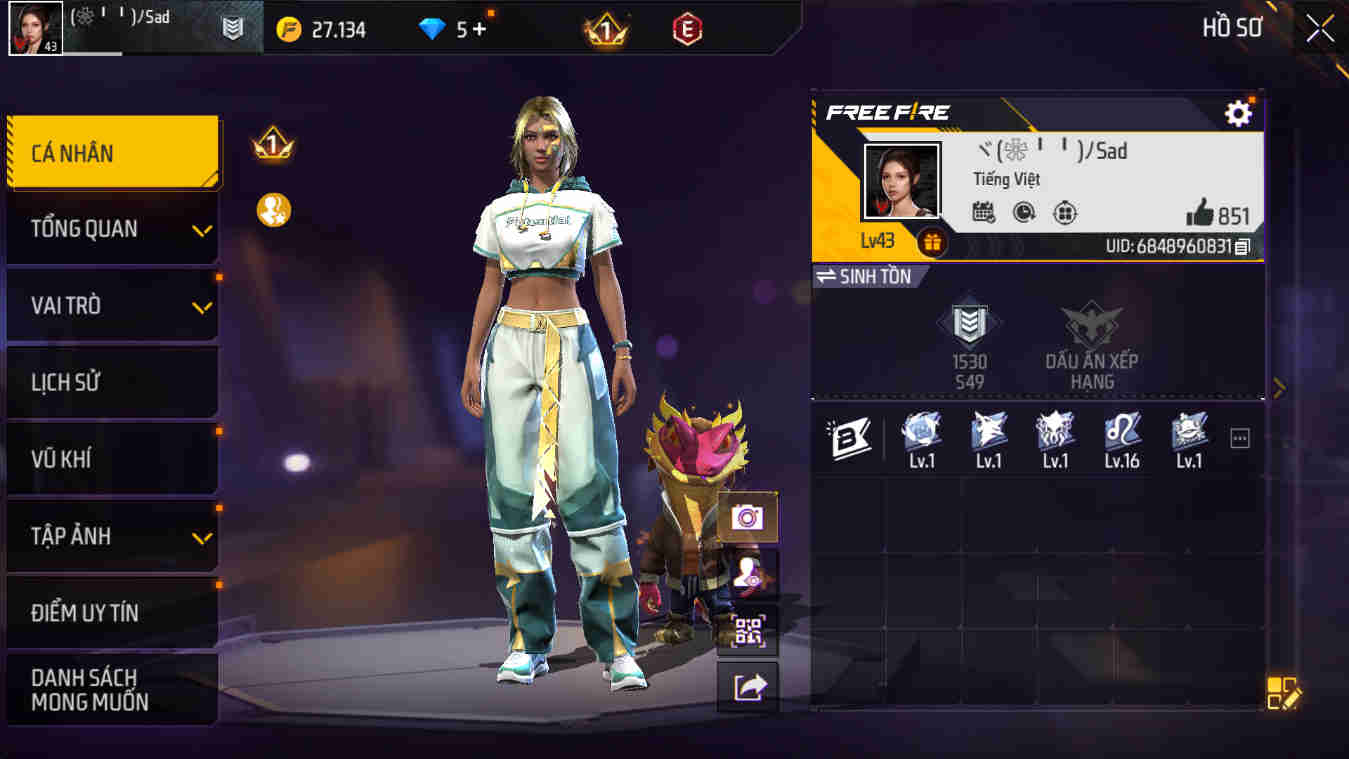1349x759 pixels.
Task: Open ĐIỂM UY TÍN page
Action: pos(112,613)
